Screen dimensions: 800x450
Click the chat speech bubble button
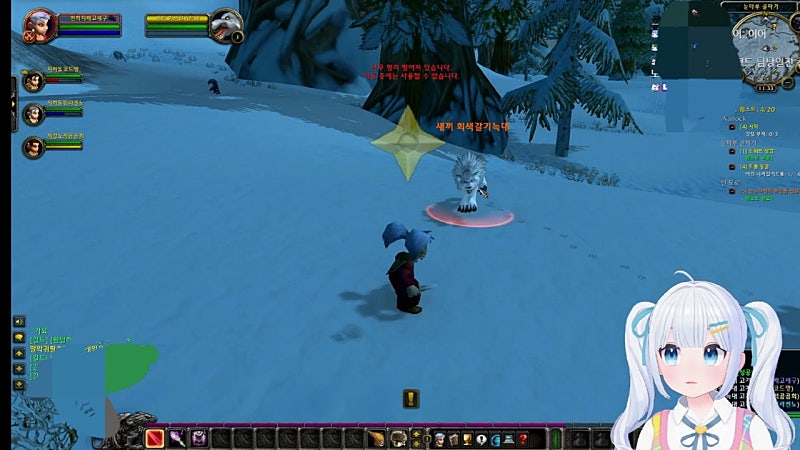coord(19,338)
